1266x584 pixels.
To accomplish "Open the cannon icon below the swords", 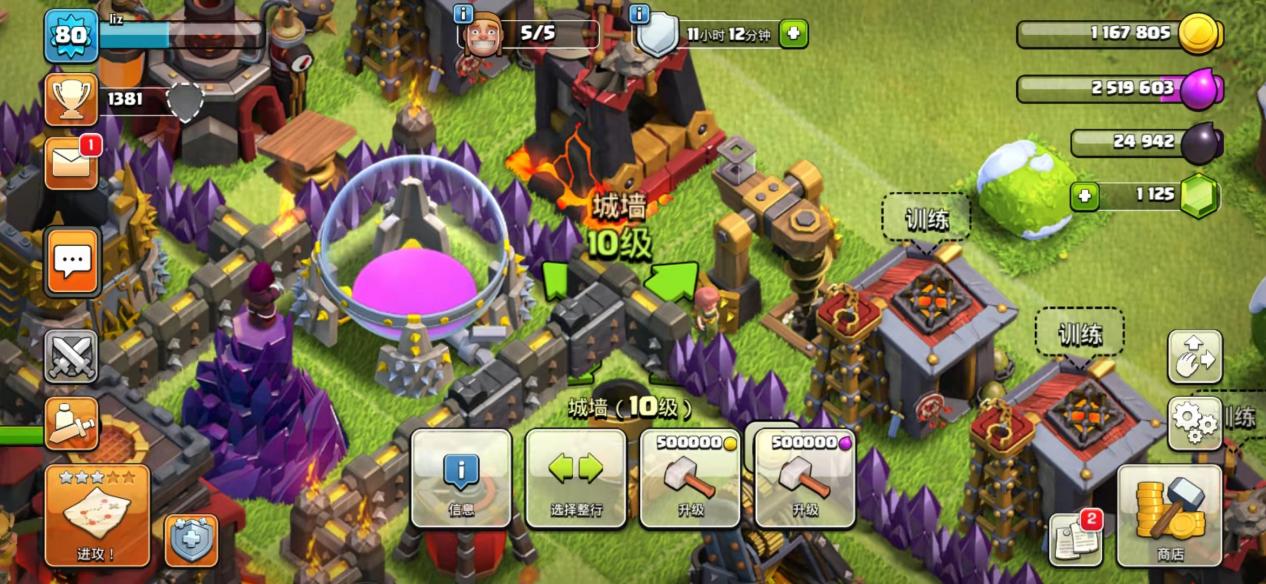I will click(72, 423).
